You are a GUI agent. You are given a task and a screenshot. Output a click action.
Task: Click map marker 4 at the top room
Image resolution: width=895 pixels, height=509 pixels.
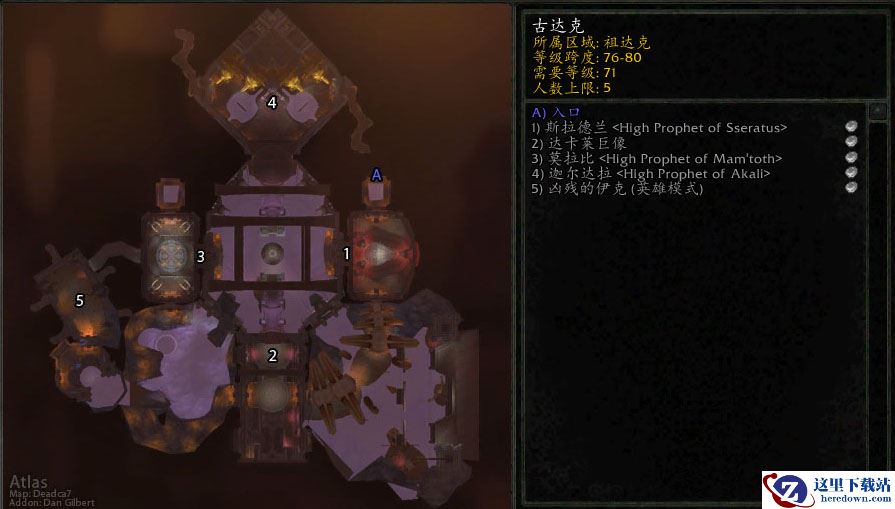pos(272,101)
